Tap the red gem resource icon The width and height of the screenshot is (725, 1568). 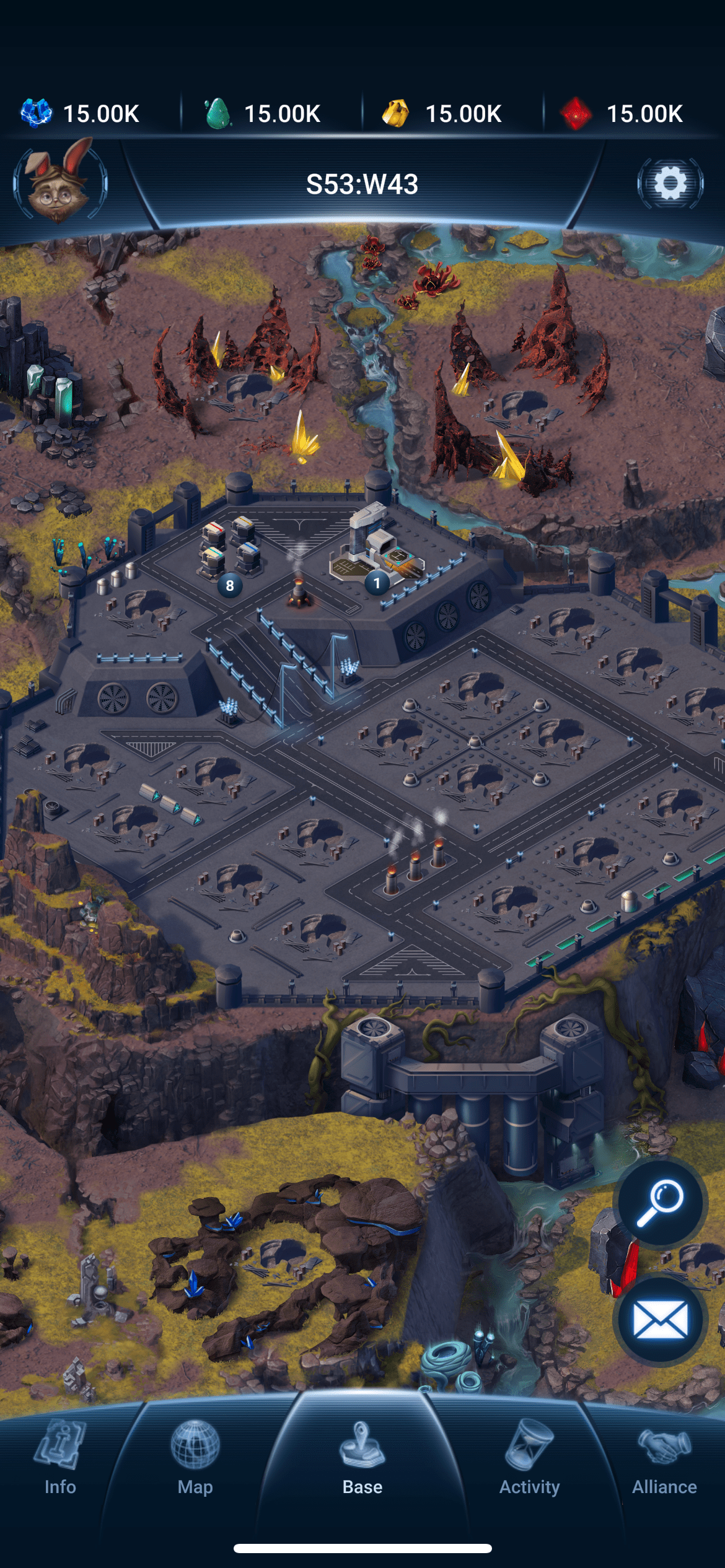point(576,113)
